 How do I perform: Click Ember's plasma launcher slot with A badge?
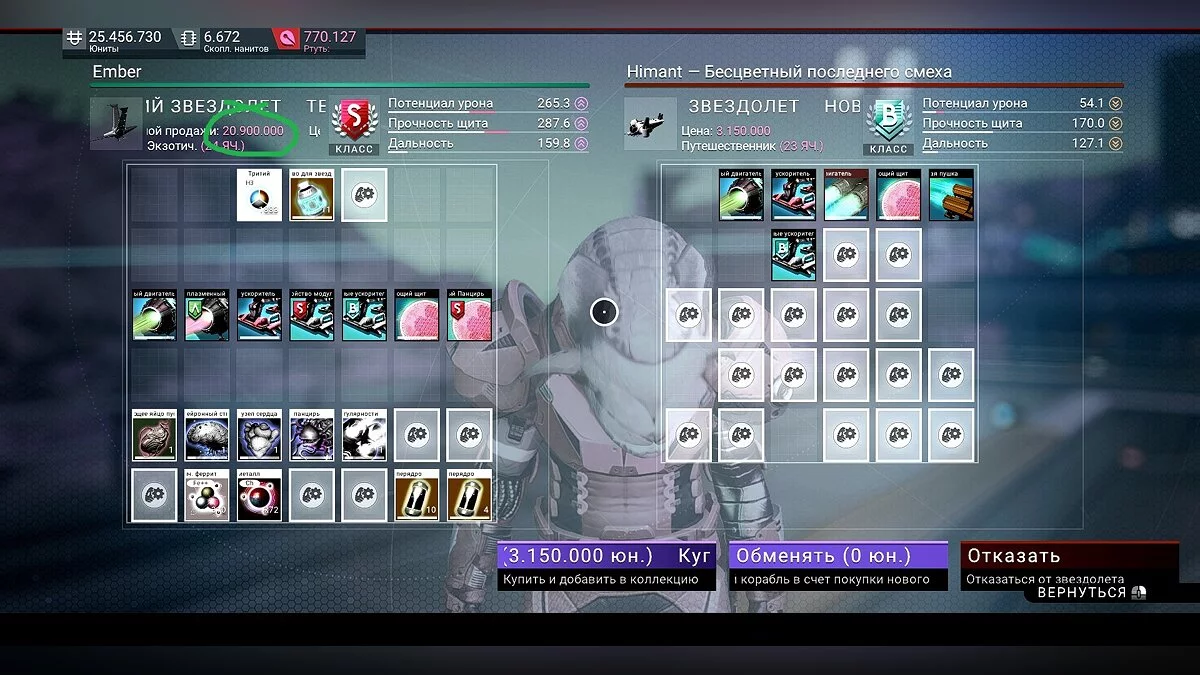coord(207,316)
